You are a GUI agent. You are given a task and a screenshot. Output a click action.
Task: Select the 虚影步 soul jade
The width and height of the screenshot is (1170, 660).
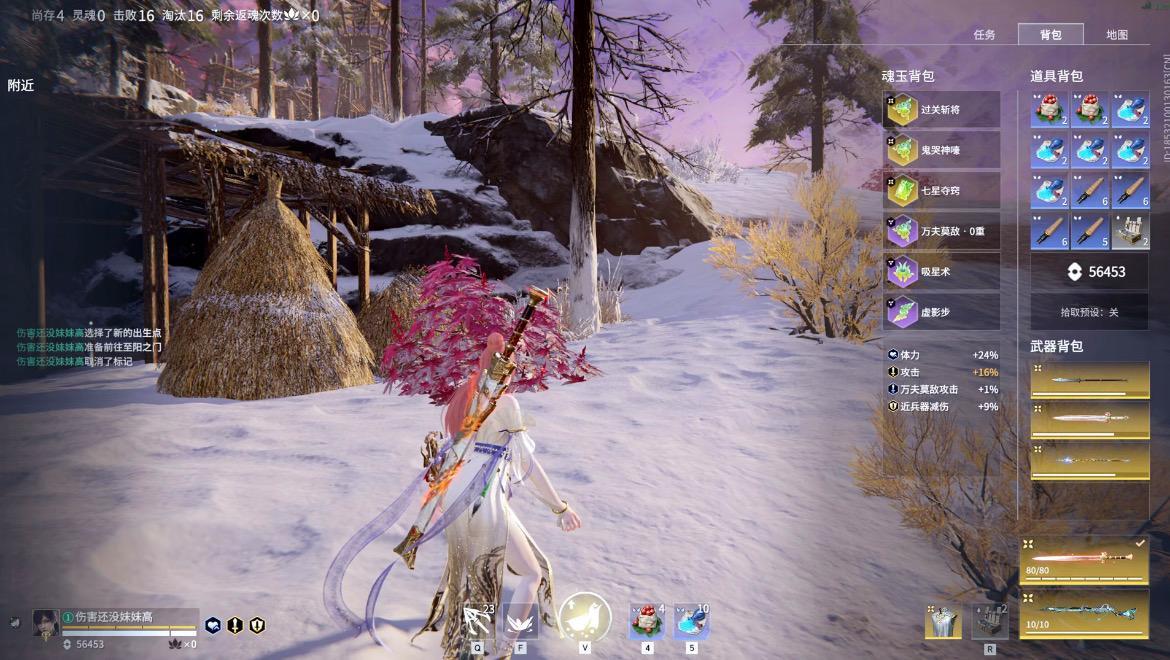(941, 312)
